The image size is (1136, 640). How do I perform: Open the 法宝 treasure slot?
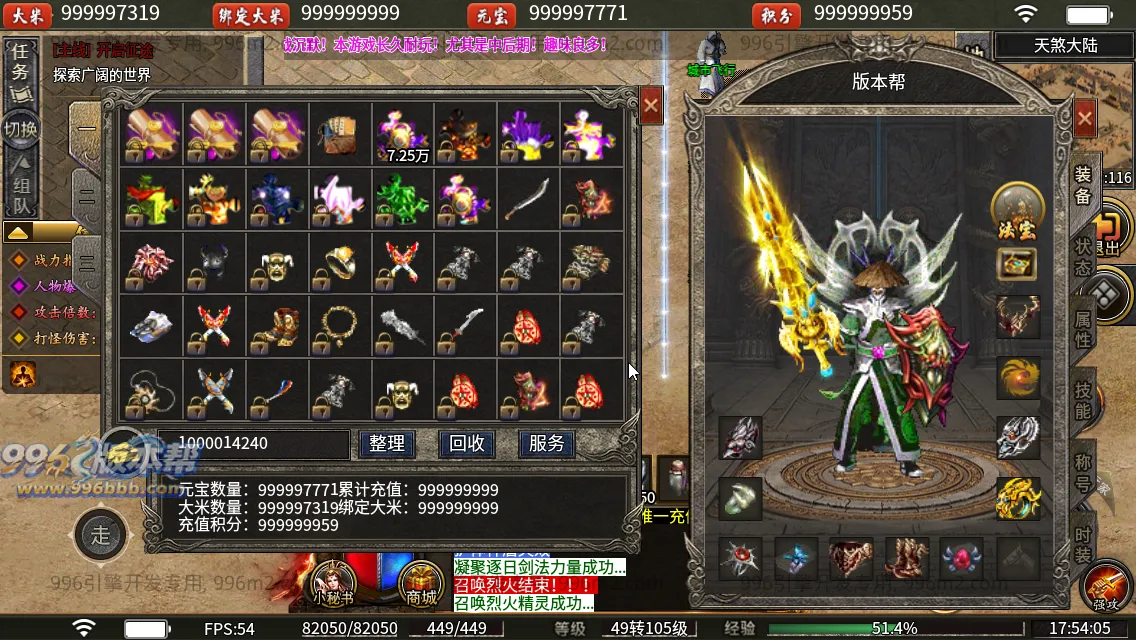click(x=1017, y=211)
